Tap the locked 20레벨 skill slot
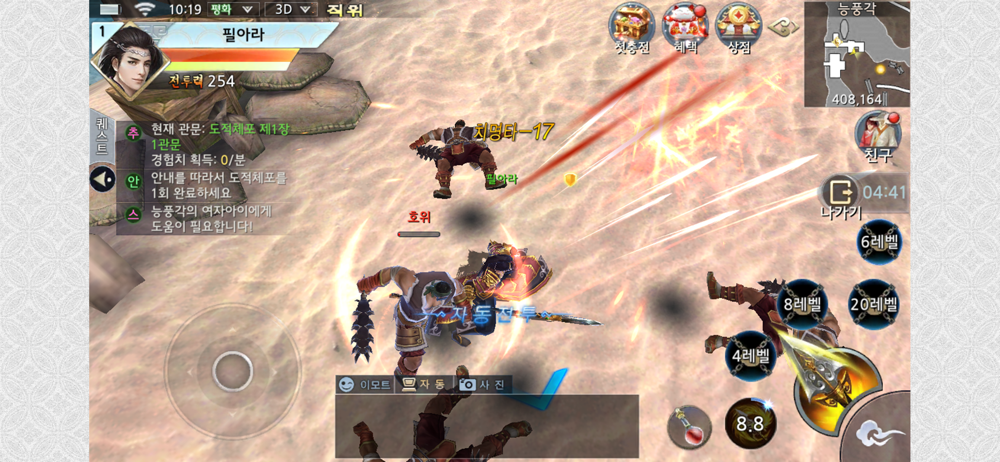 coord(873,304)
